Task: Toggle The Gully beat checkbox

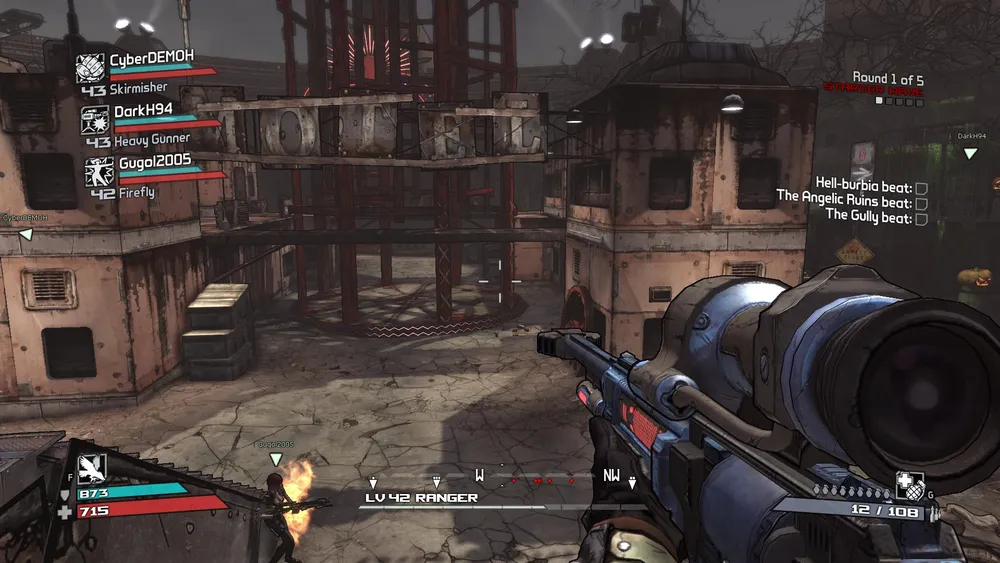Action: (921, 218)
